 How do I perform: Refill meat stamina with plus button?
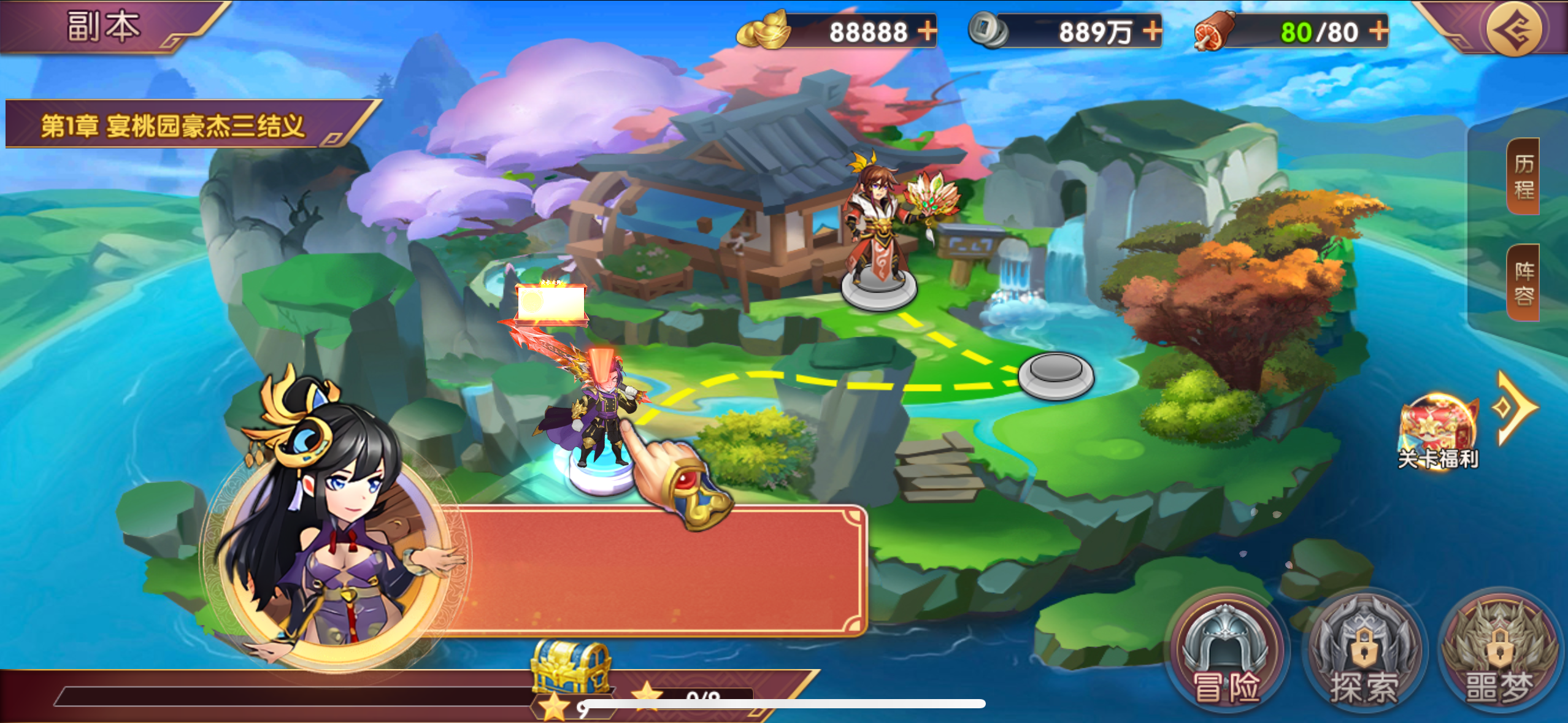point(1378,31)
